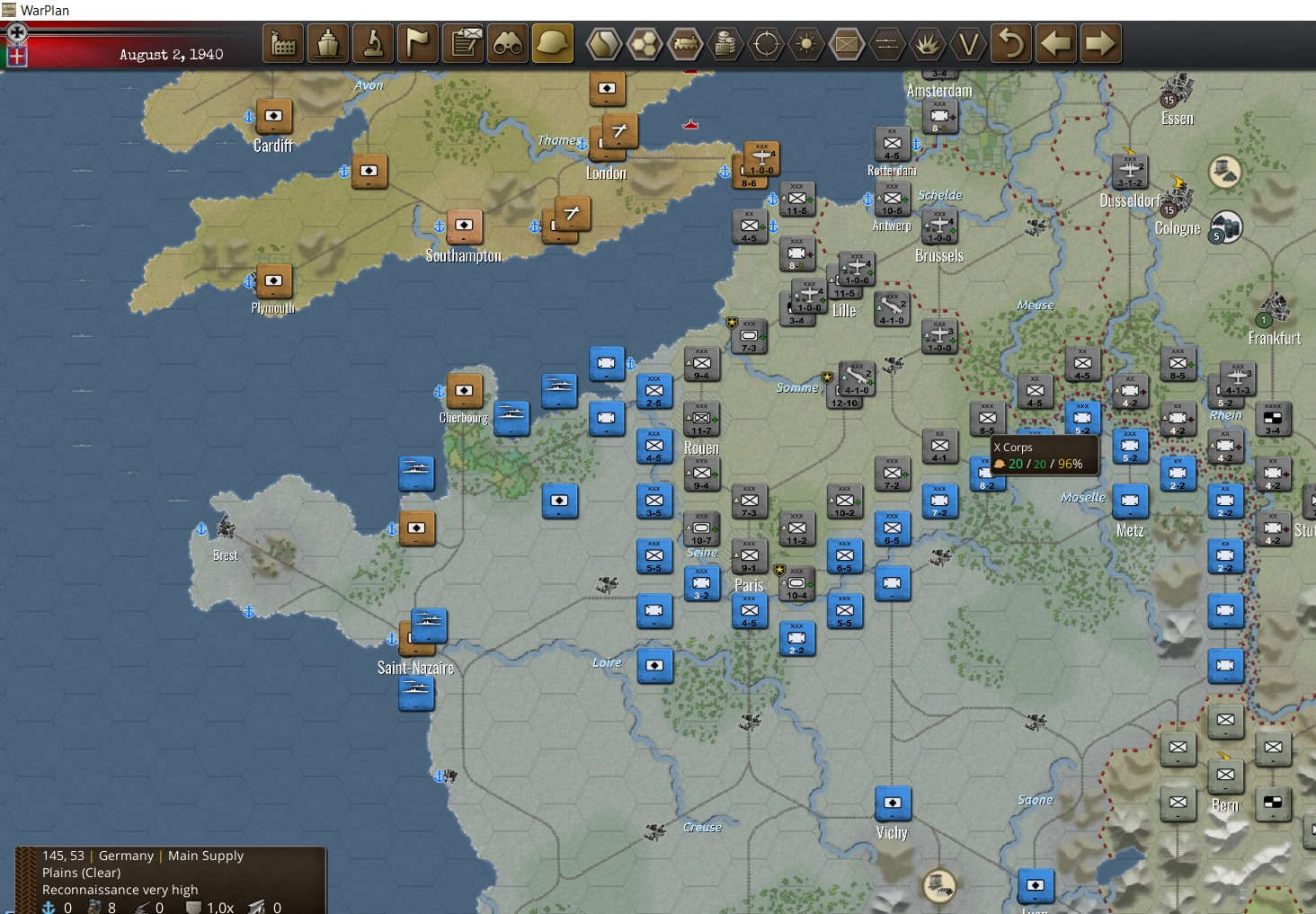This screenshot has height=914, width=1316.
Task: Advance with the right arrow button
Action: pos(1100,43)
